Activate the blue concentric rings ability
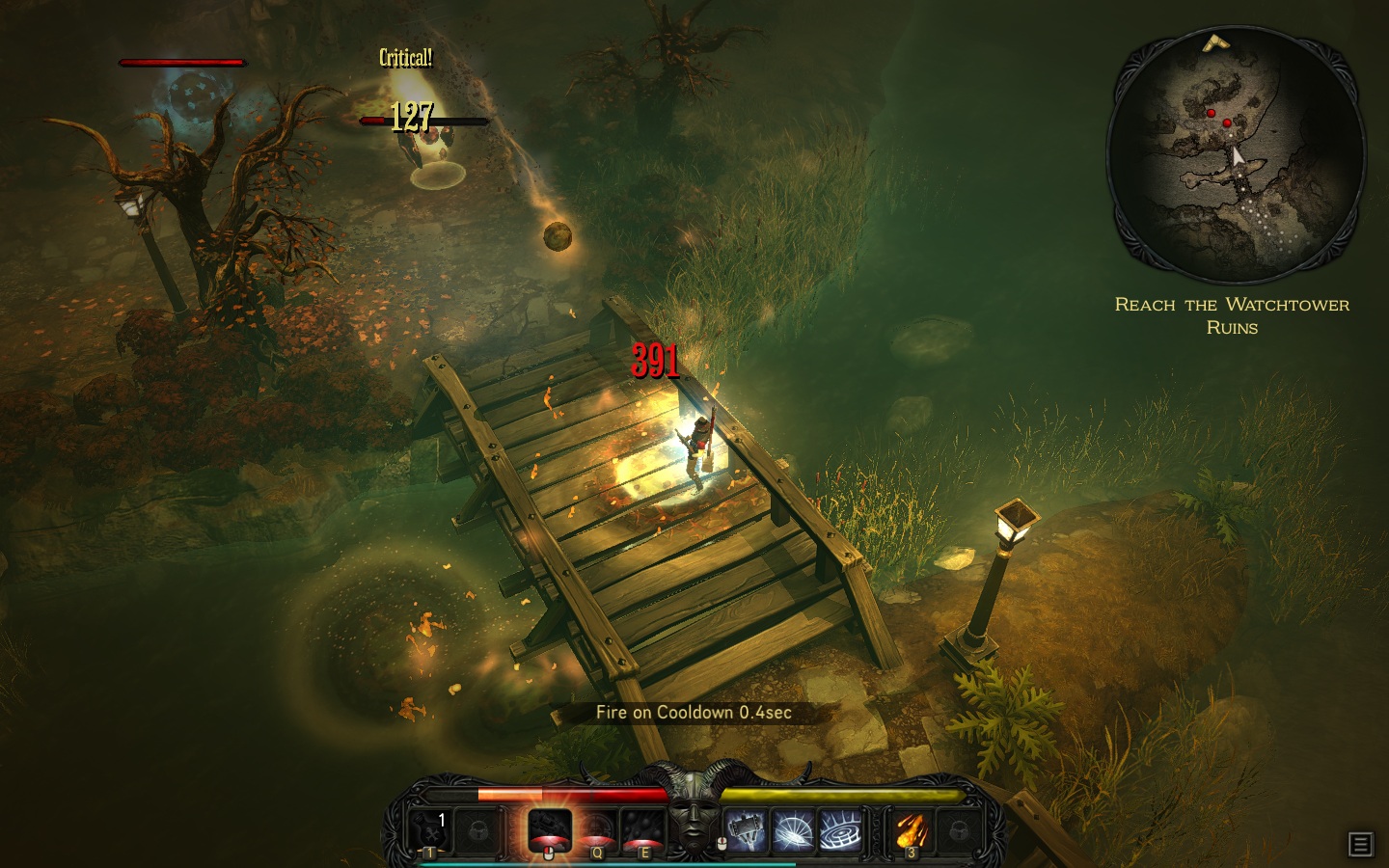Screen dimensions: 1389x868 [839, 831]
